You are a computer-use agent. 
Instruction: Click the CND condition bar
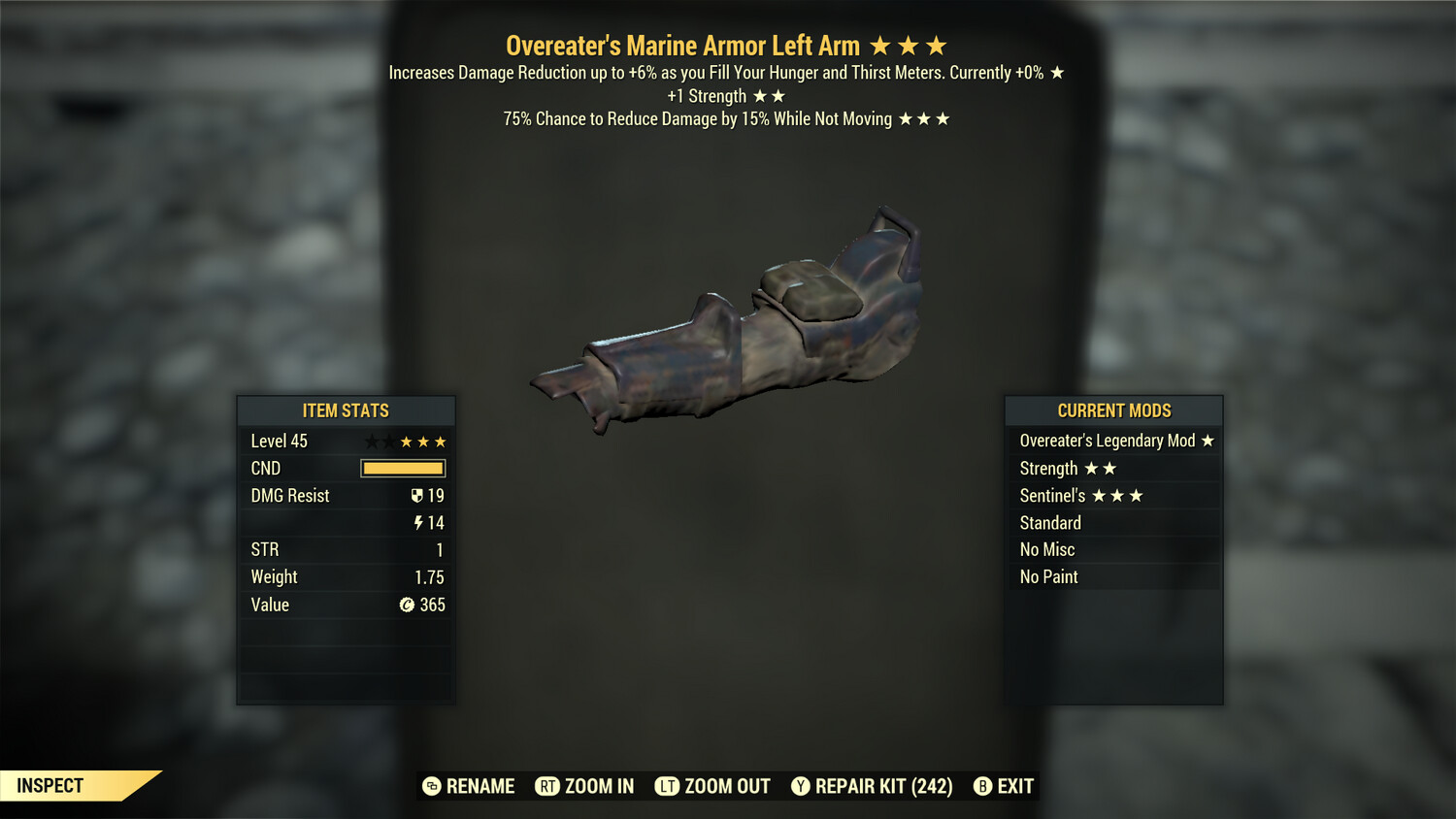[x=402, y=468]
